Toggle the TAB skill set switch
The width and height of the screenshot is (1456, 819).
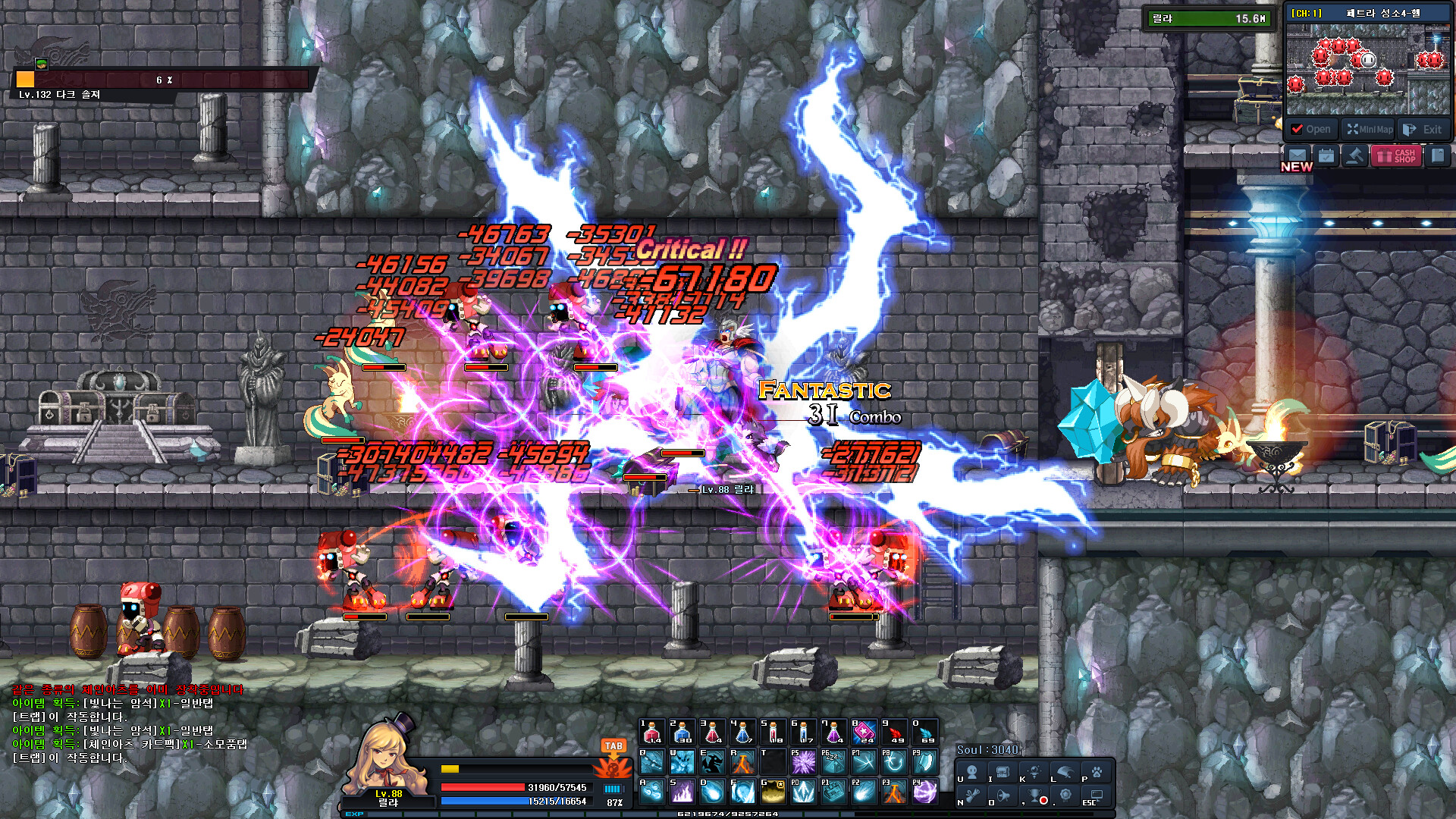(614, 746)
